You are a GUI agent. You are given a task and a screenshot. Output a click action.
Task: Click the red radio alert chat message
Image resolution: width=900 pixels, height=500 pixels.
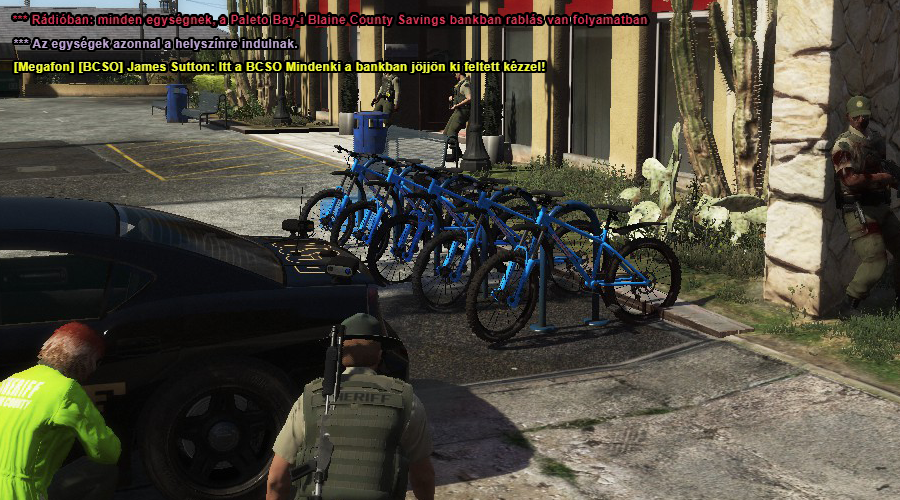click(330, 19)
